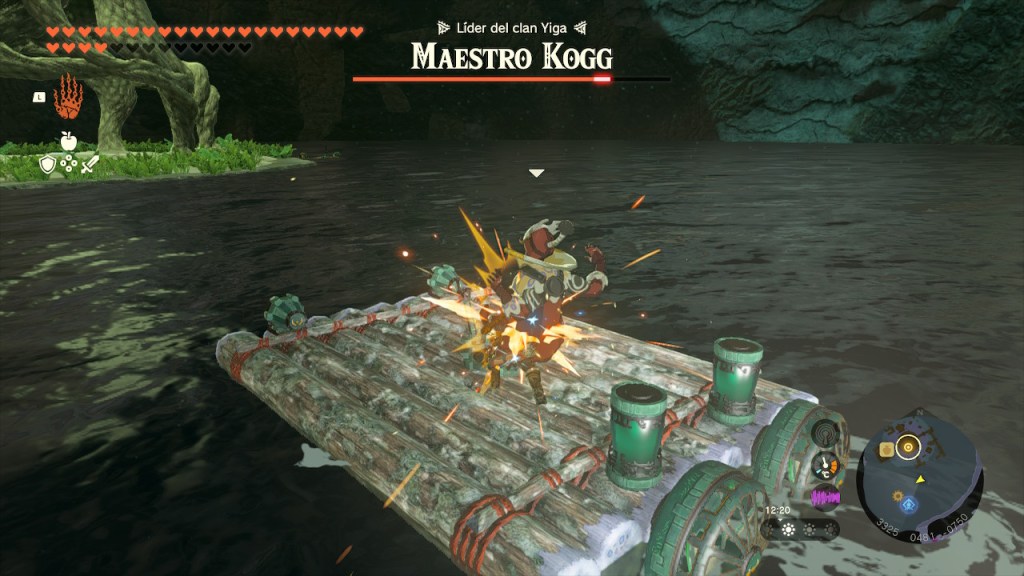Check the shrine sensor icon
This screenshot has height=576, width=1024.
click(x=825, y=434)
